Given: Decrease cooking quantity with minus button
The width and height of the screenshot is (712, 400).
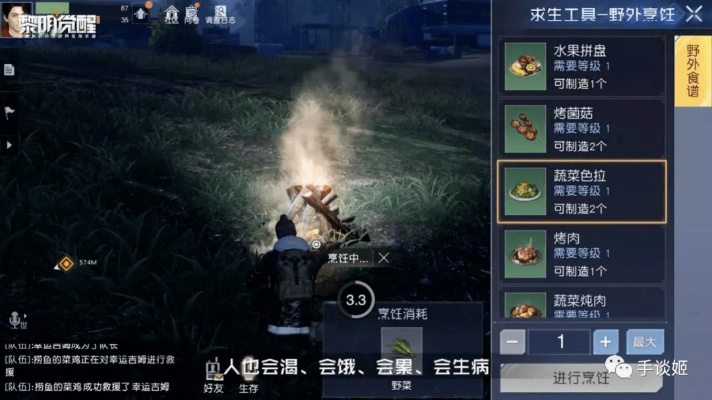Looking at the screenshot, I should coord(513,342).
